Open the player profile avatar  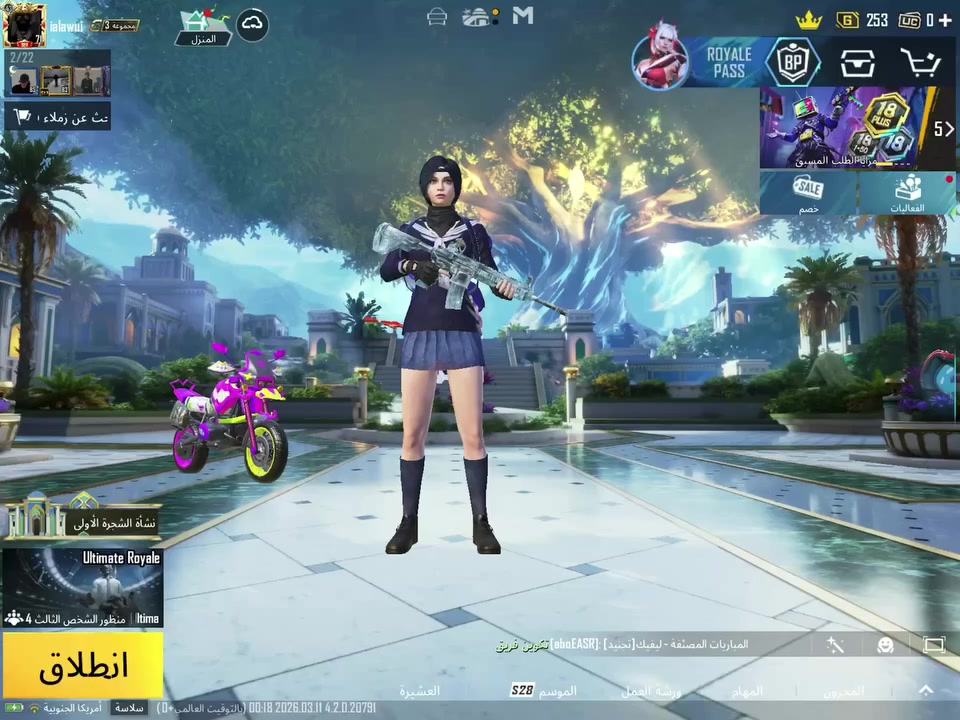click(24, 25)
